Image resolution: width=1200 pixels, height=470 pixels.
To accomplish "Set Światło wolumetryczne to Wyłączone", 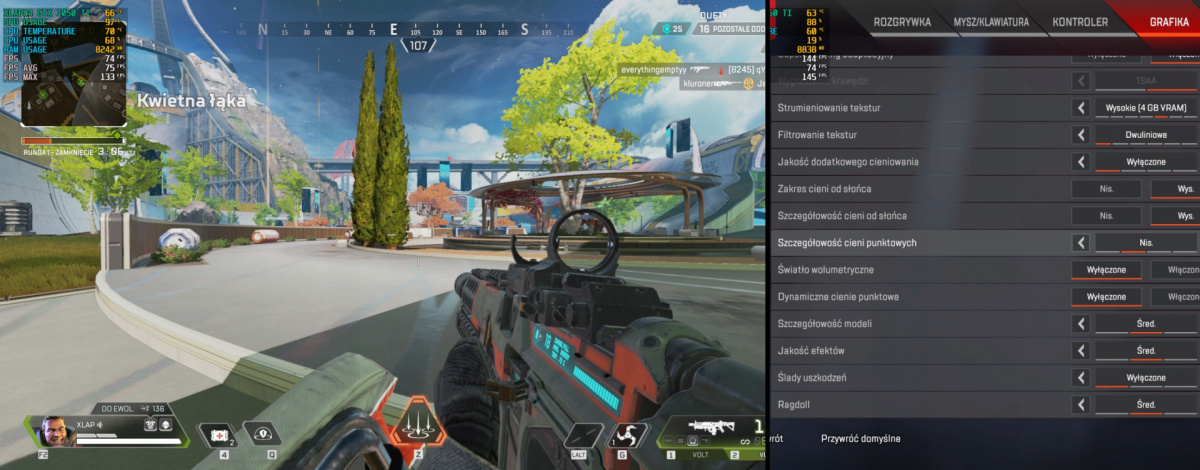I will tap(1106, 270).
